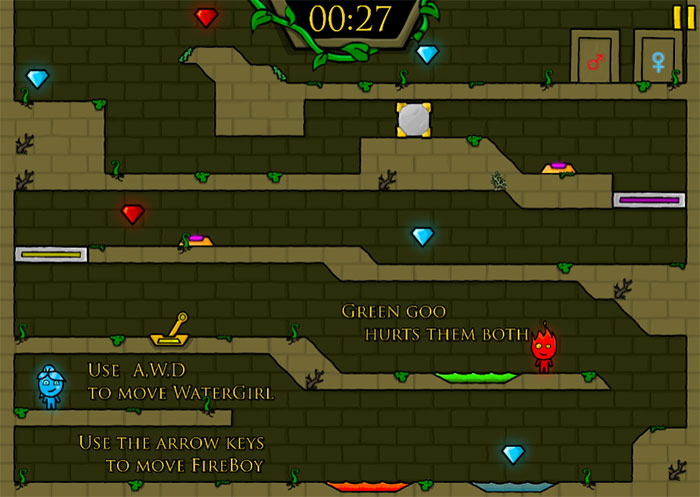Pause the game with the yellow pause button
700x497 pixels.
[683, 15]
